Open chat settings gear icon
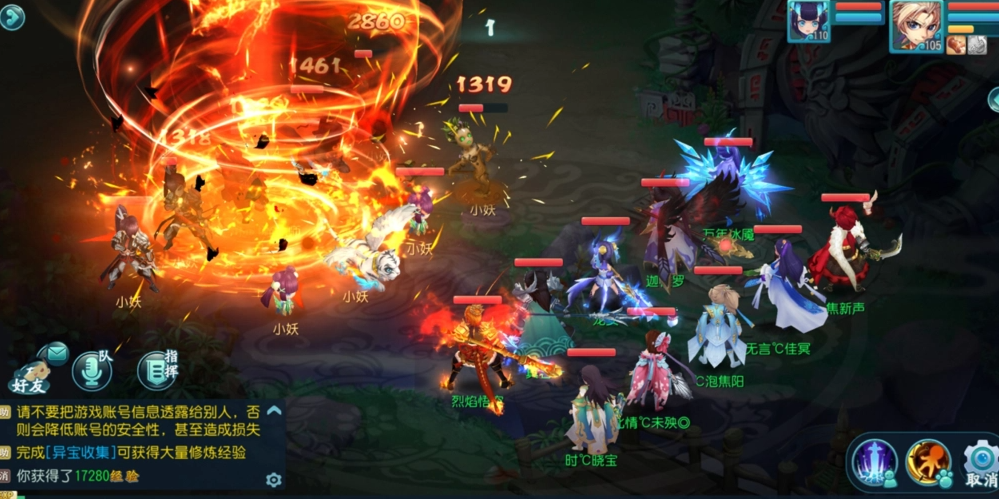The width and height of the screenshot is (999, 499). [273, 480]
